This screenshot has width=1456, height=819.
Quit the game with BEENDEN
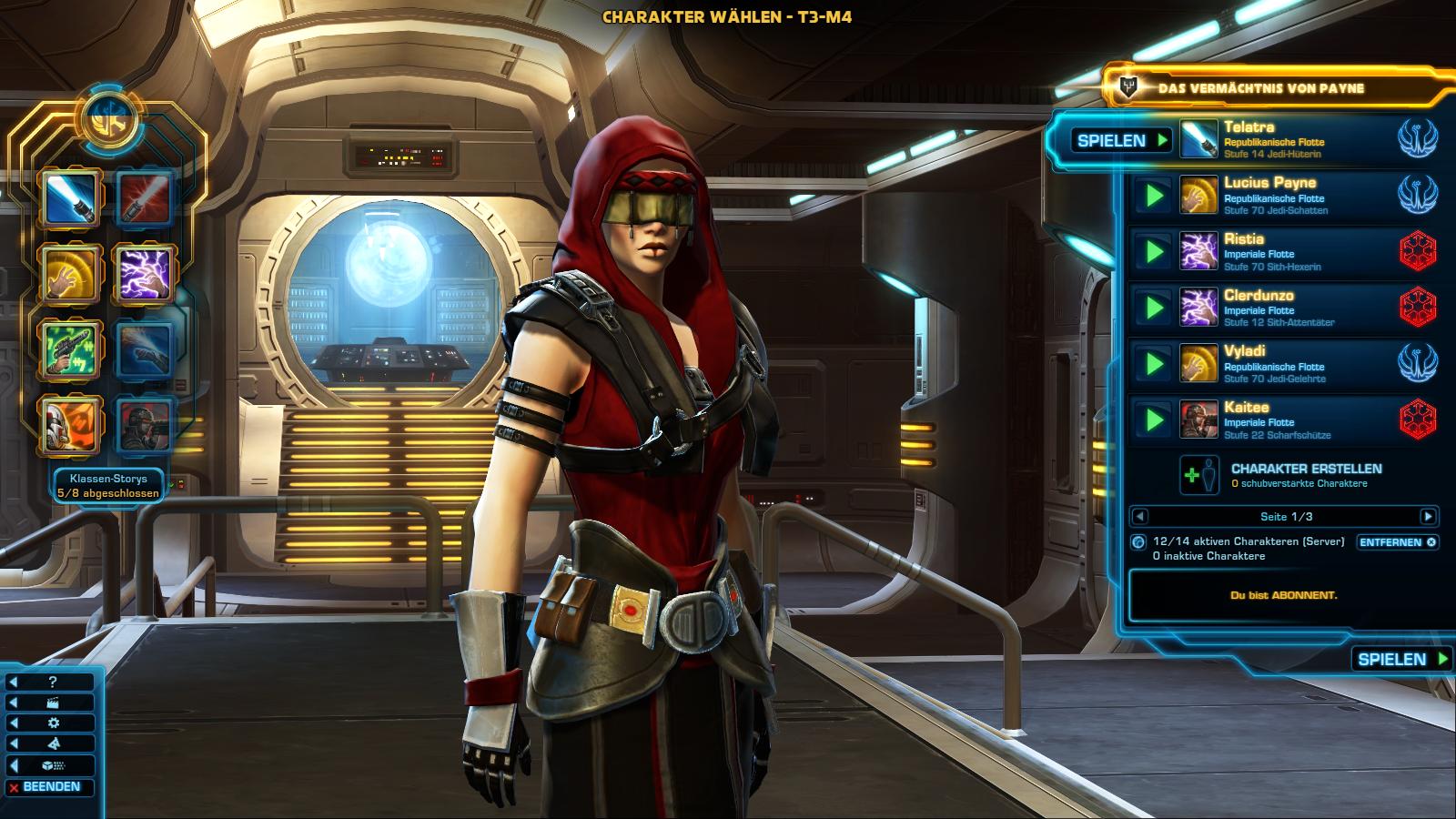(x=51, y=787)
